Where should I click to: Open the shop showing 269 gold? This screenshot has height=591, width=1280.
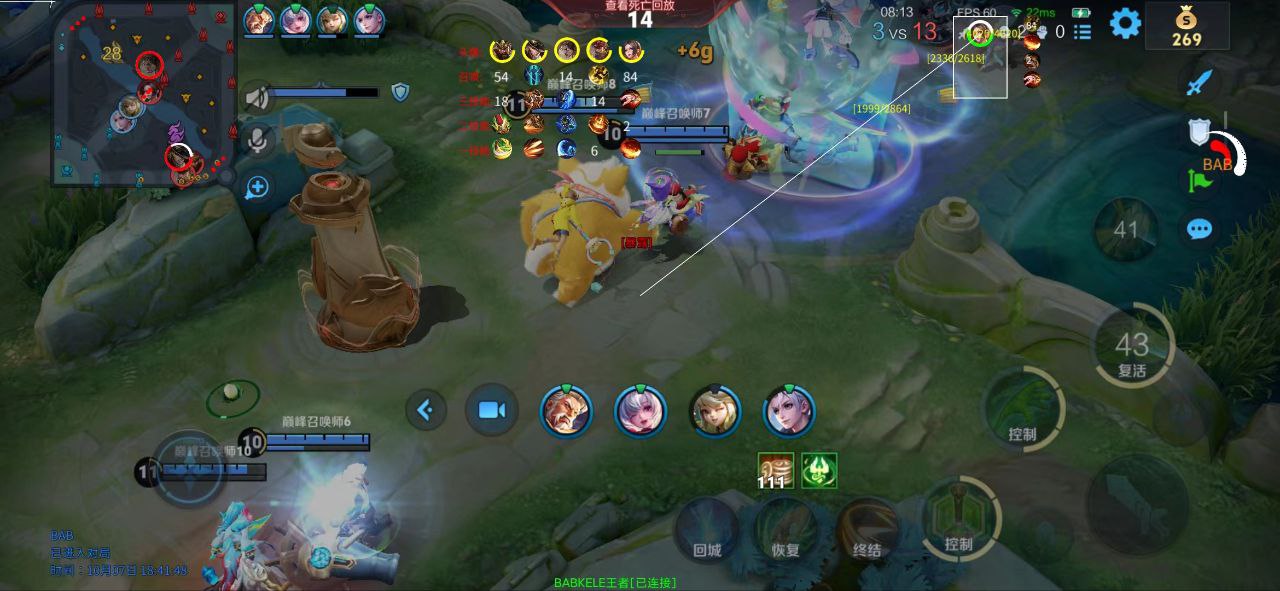[x=1187, y=27]
